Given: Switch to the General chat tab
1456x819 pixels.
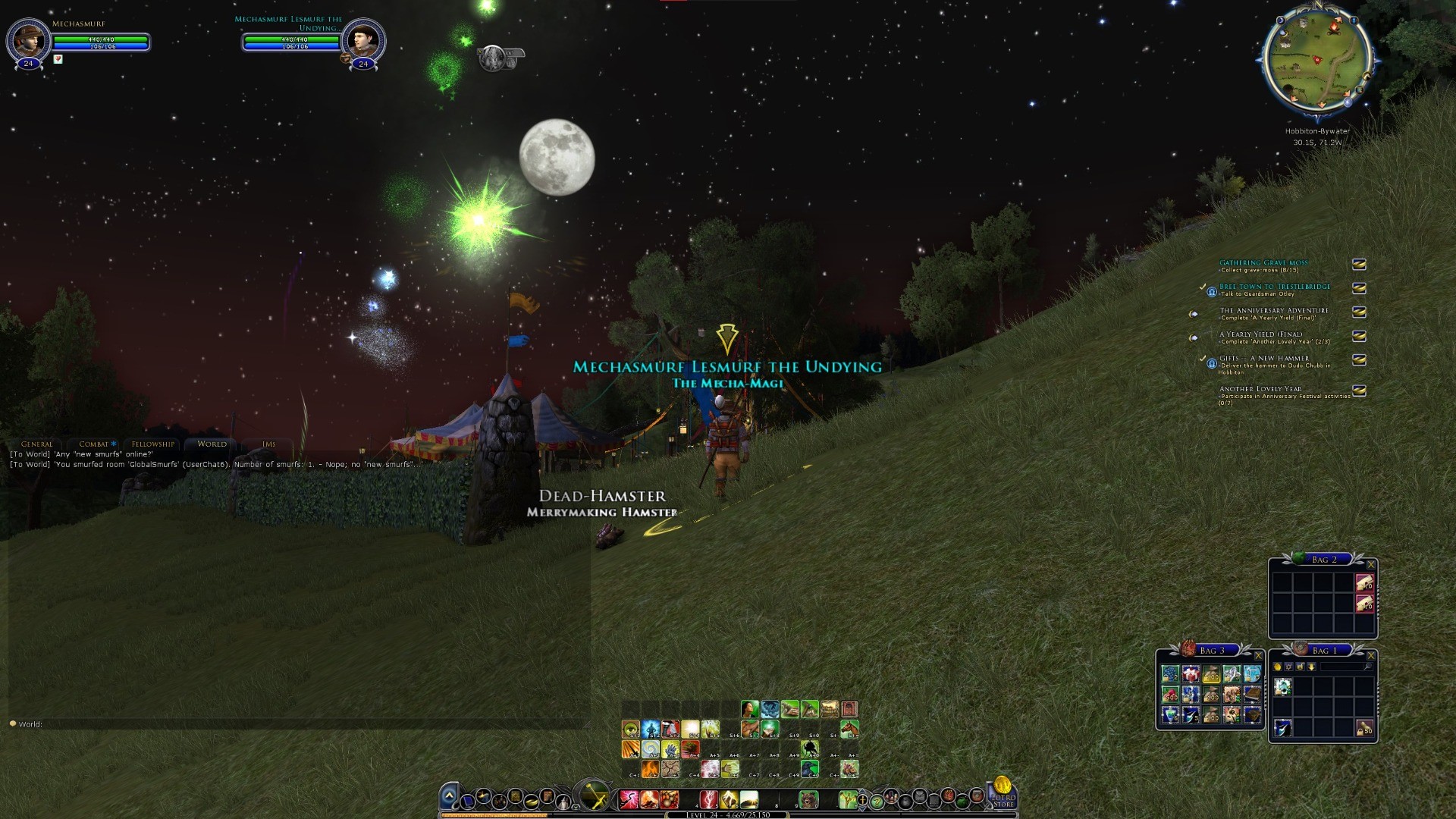Looking at the screenshot, I should pyautogui.click(x=37, y=444).
